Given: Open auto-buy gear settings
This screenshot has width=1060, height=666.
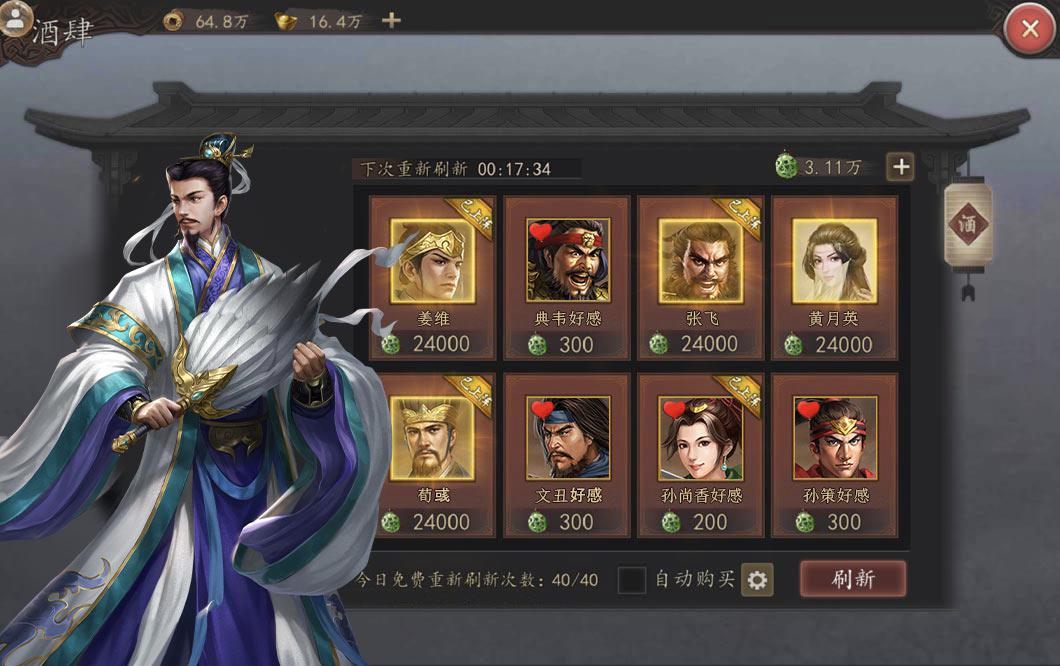Looking at the screenshot, I should [757, 579].
